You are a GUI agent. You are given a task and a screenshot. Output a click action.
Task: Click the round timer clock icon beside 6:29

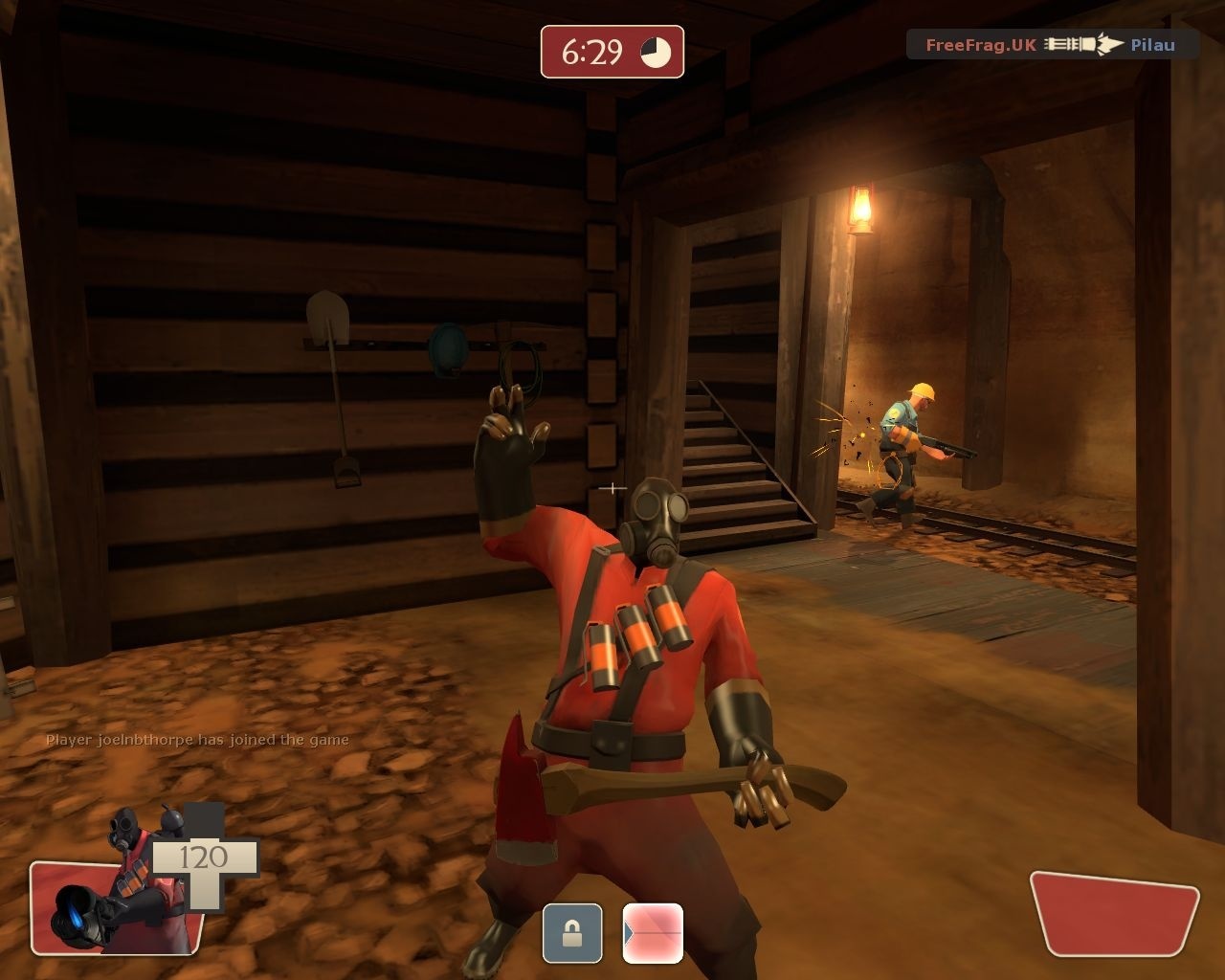point(655,53)
